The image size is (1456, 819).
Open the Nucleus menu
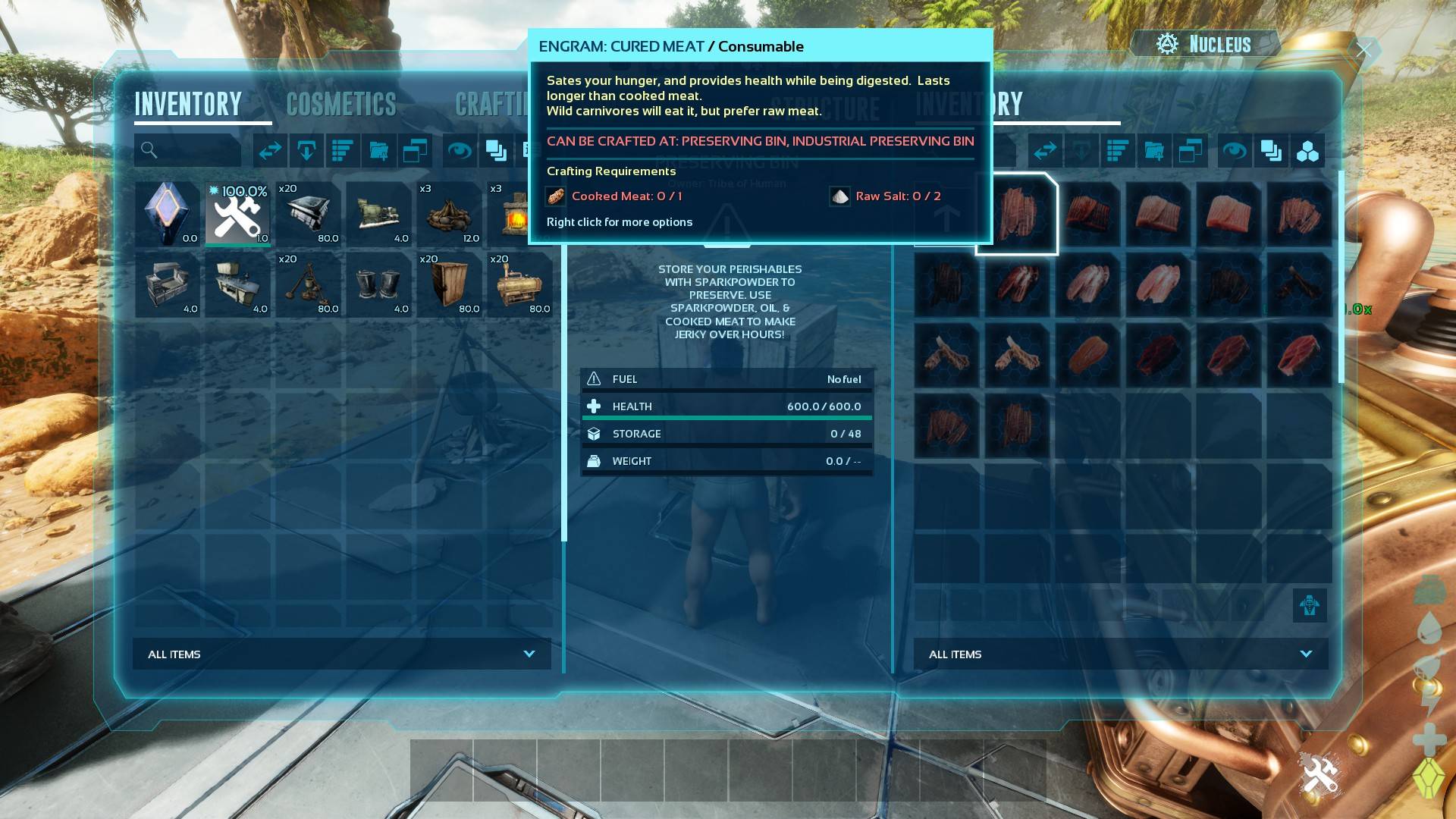click(x=1205, y=44)
